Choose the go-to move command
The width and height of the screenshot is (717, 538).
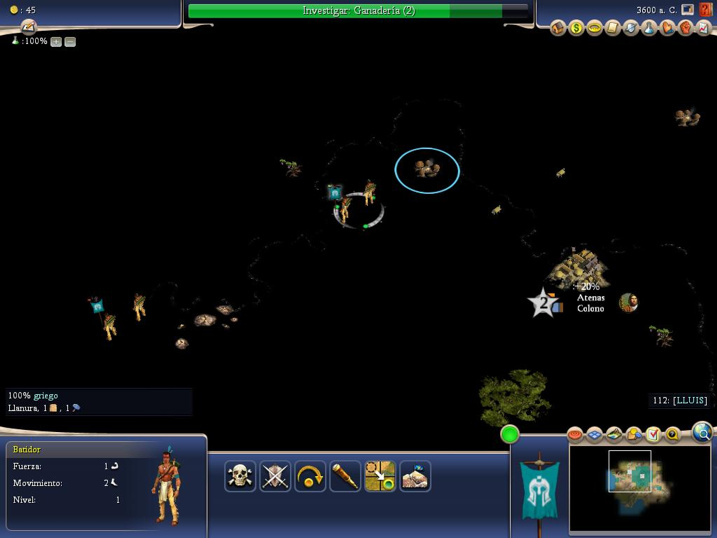[380, 476]
